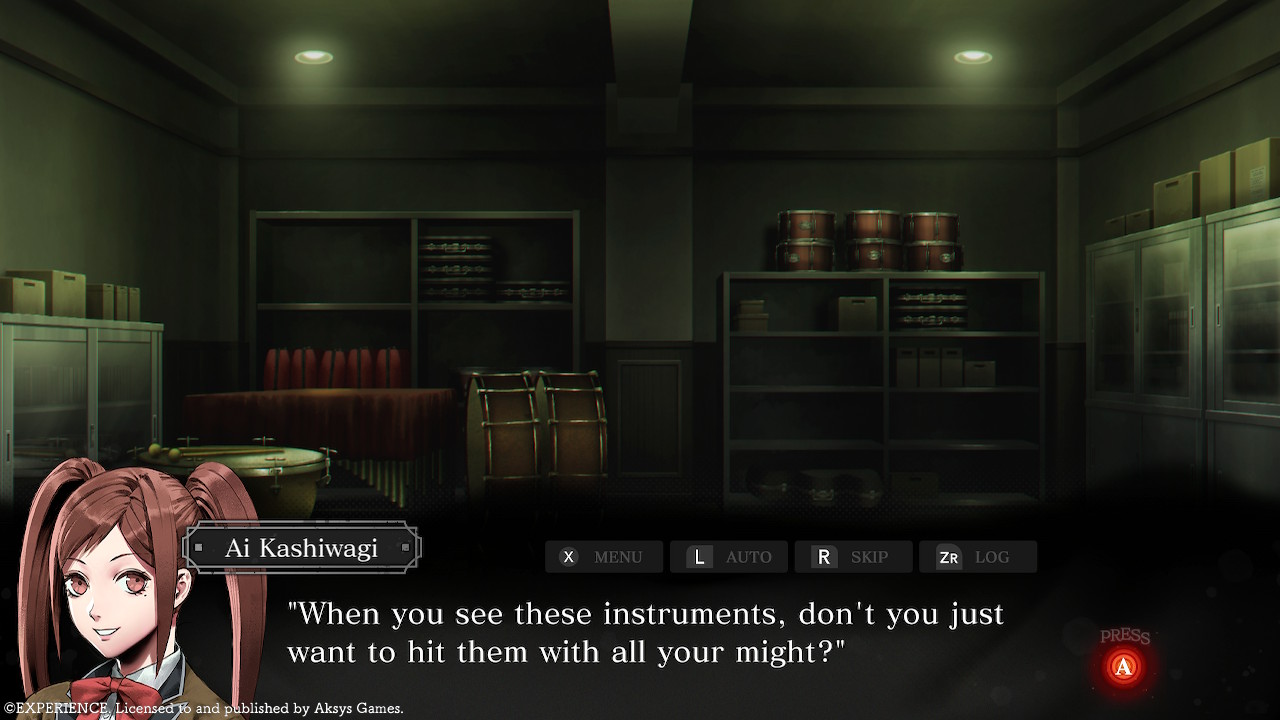Open the MENU button
1280x720 pixels.
point(603,557)
